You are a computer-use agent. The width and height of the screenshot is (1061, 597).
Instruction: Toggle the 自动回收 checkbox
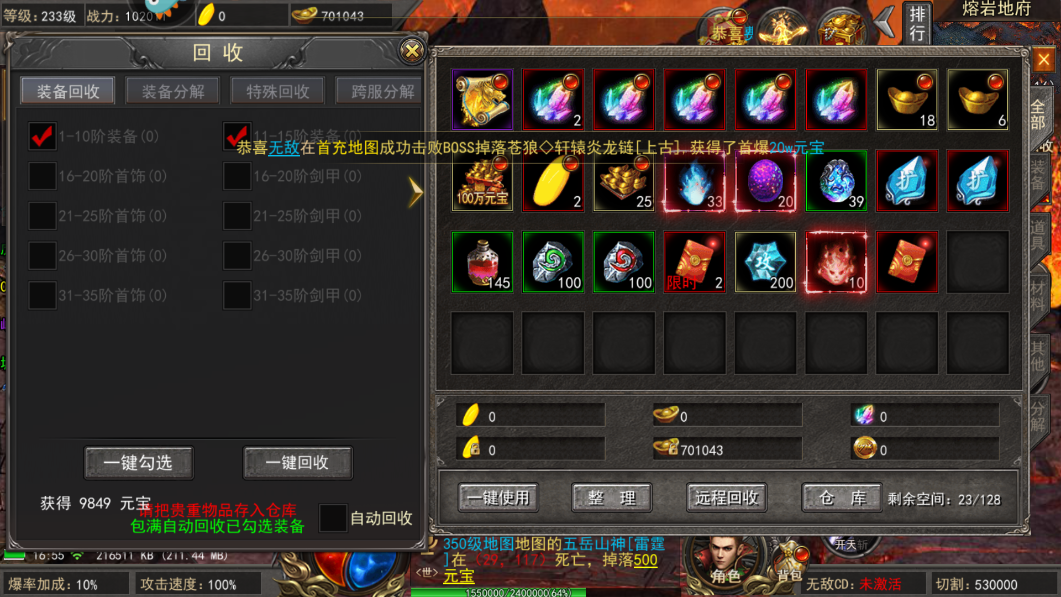click(333, 518)
